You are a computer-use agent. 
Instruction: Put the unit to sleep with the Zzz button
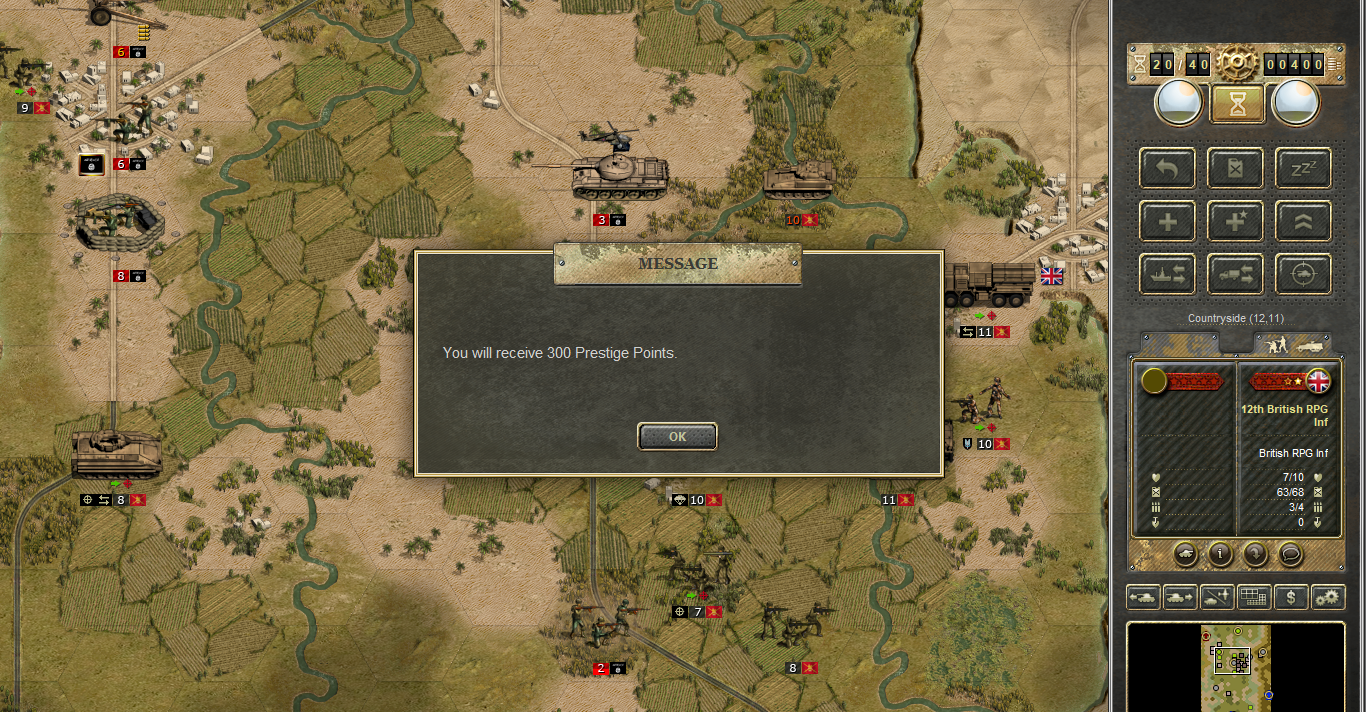1303,167
